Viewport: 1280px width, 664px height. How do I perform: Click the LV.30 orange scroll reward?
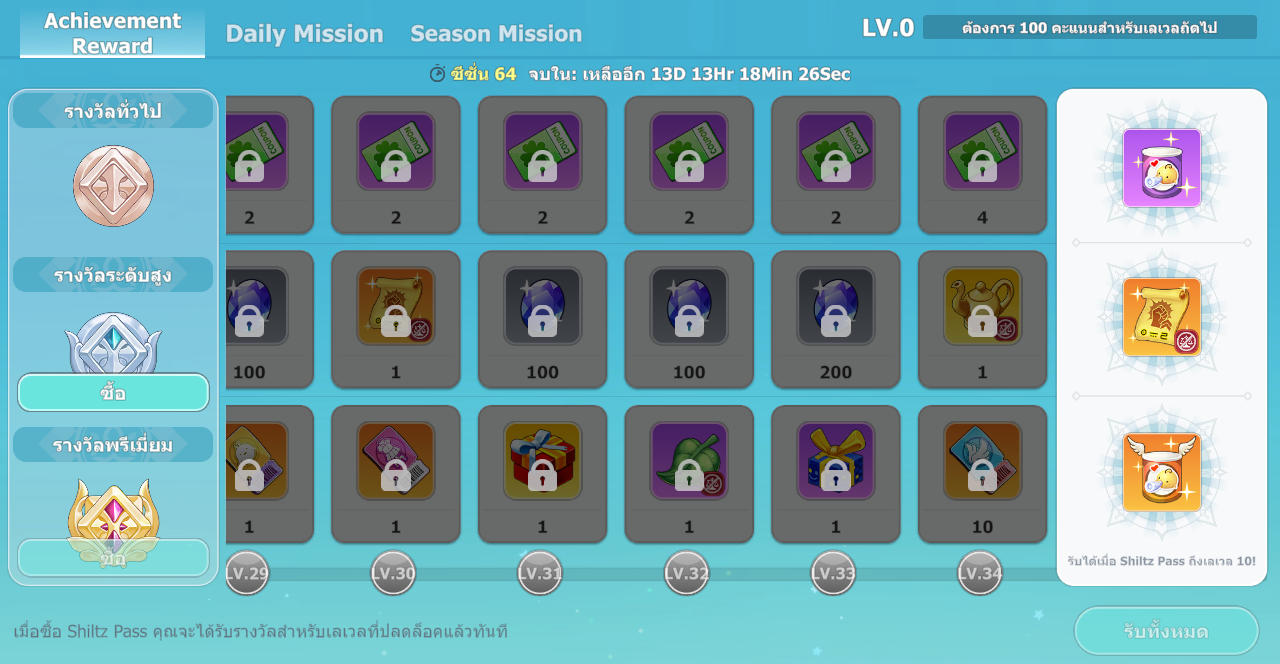(396, 306)
